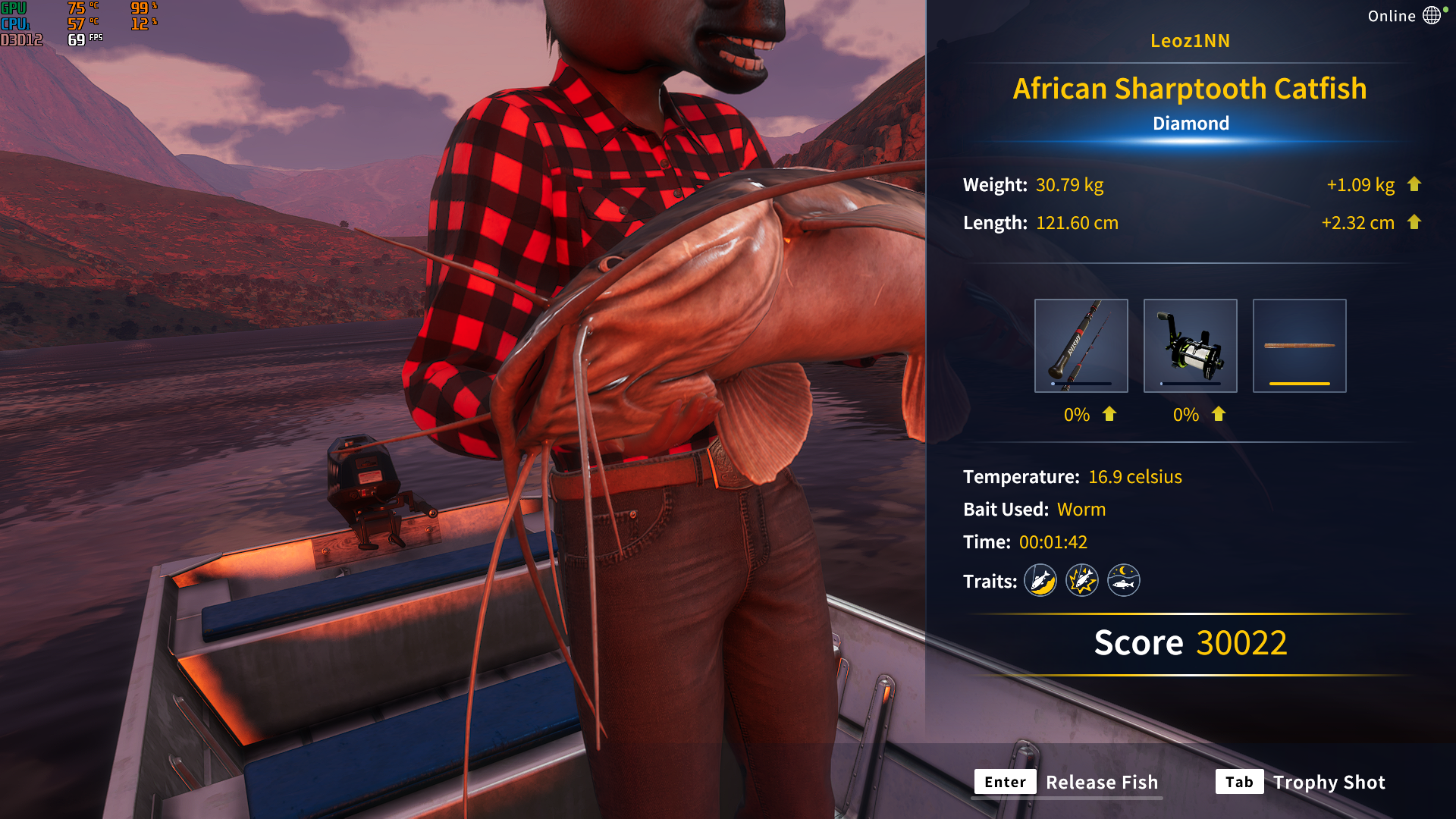This screenshot has height=819, width=1456.
Task: Inspect the moon and fish trait icon
Action: [x=1124, y=581]
